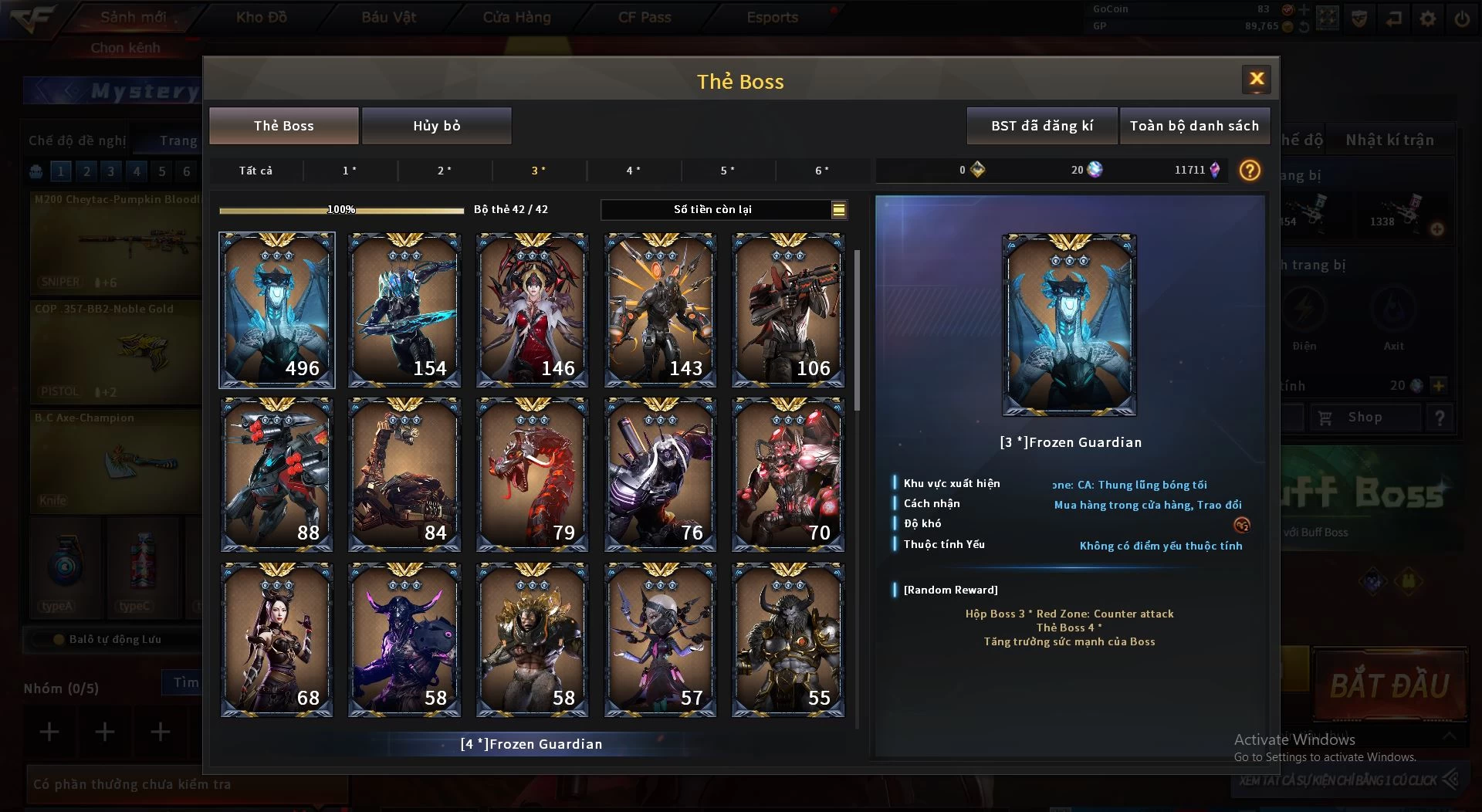
Task: Switch to the Hủy bỏ tab
Action: pos(436,126)
